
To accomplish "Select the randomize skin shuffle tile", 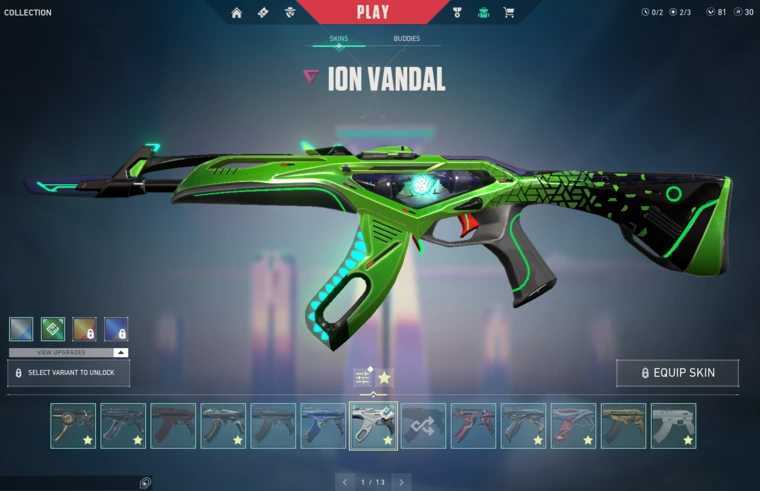I will point(423,425).
